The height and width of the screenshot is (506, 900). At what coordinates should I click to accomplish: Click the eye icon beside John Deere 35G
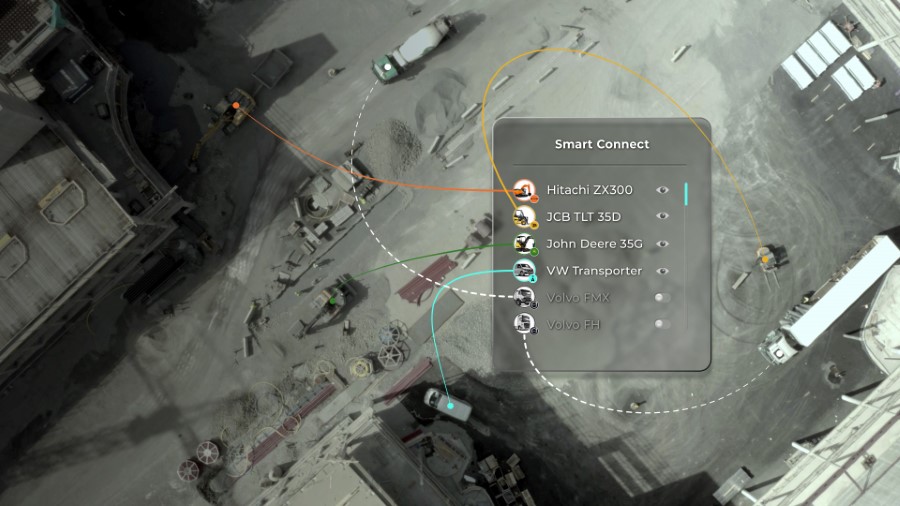(x=662, y=244)
